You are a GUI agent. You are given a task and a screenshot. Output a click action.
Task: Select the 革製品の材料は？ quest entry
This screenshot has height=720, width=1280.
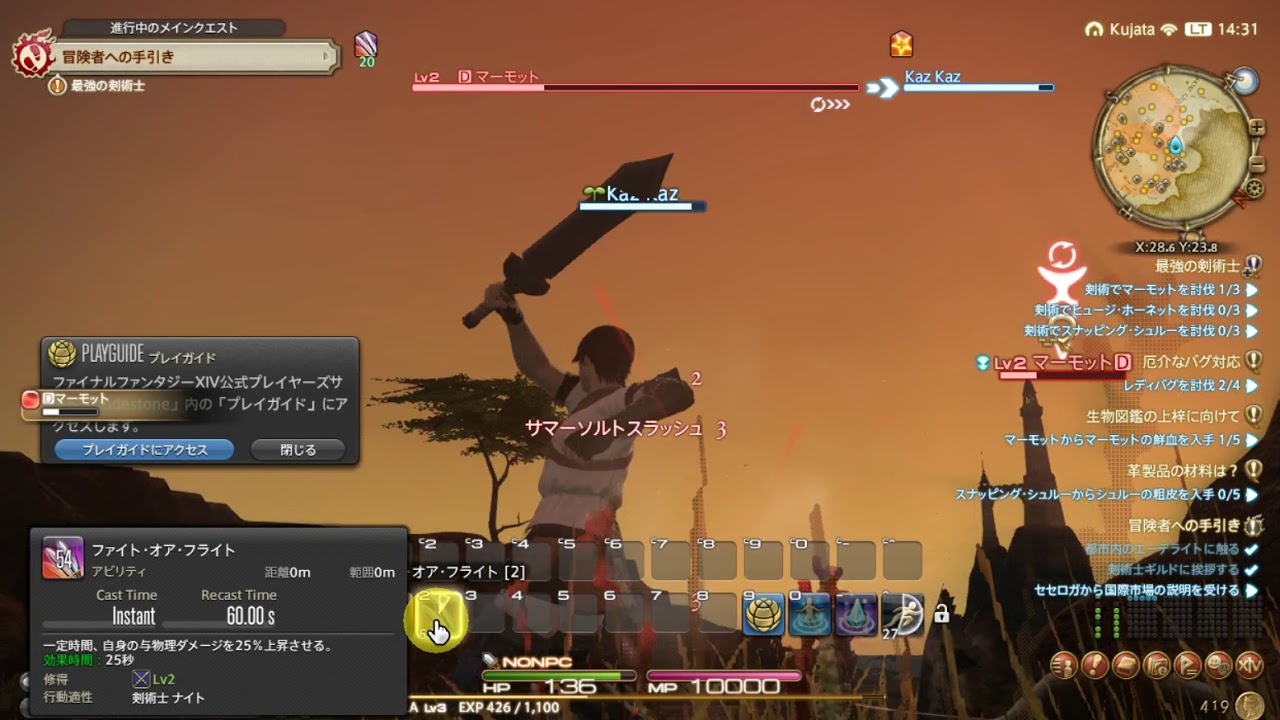coord(1181,471)
